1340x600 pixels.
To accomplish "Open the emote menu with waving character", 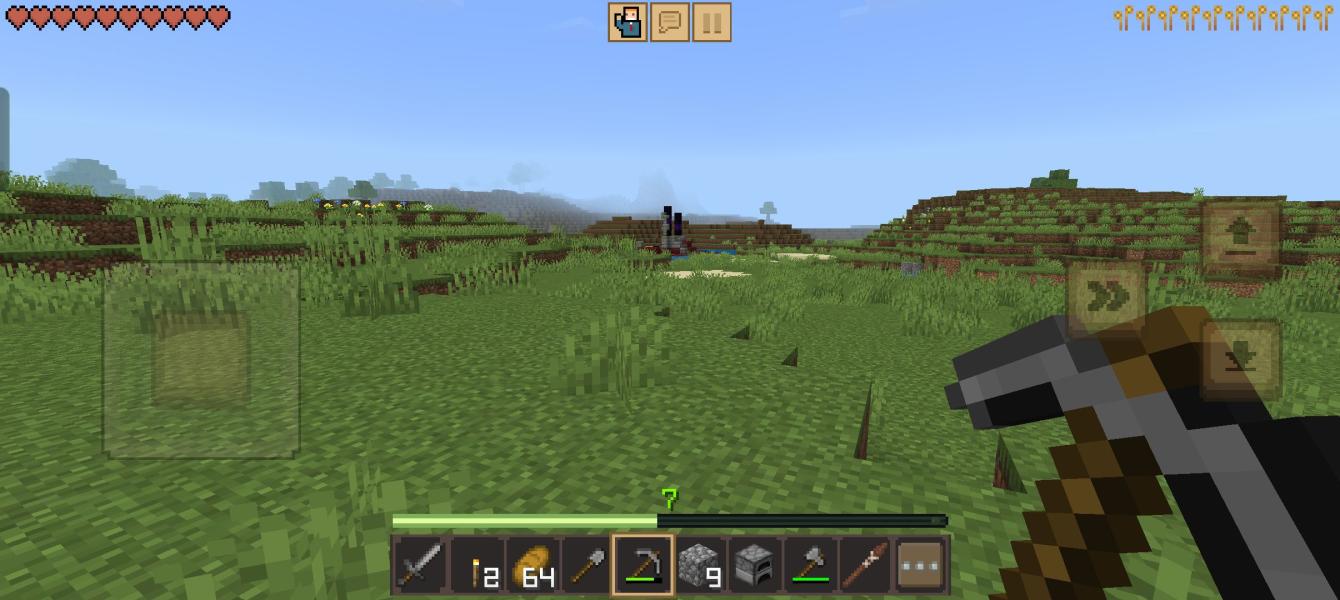I will (628, 22).
